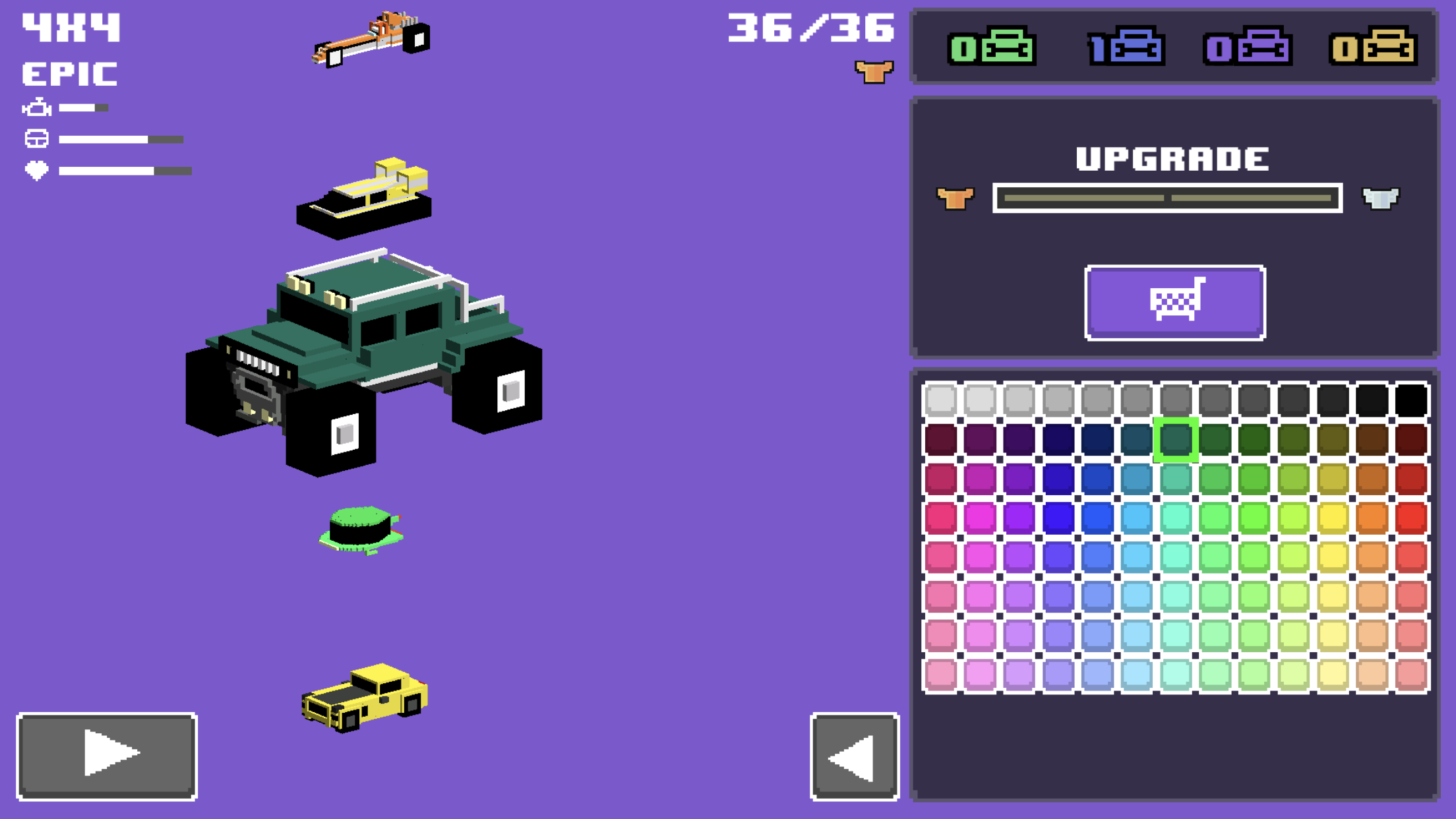This screenshot has width=1456, height=819.
Task: Click the yellow toolbox counter
Action: 1374,47
